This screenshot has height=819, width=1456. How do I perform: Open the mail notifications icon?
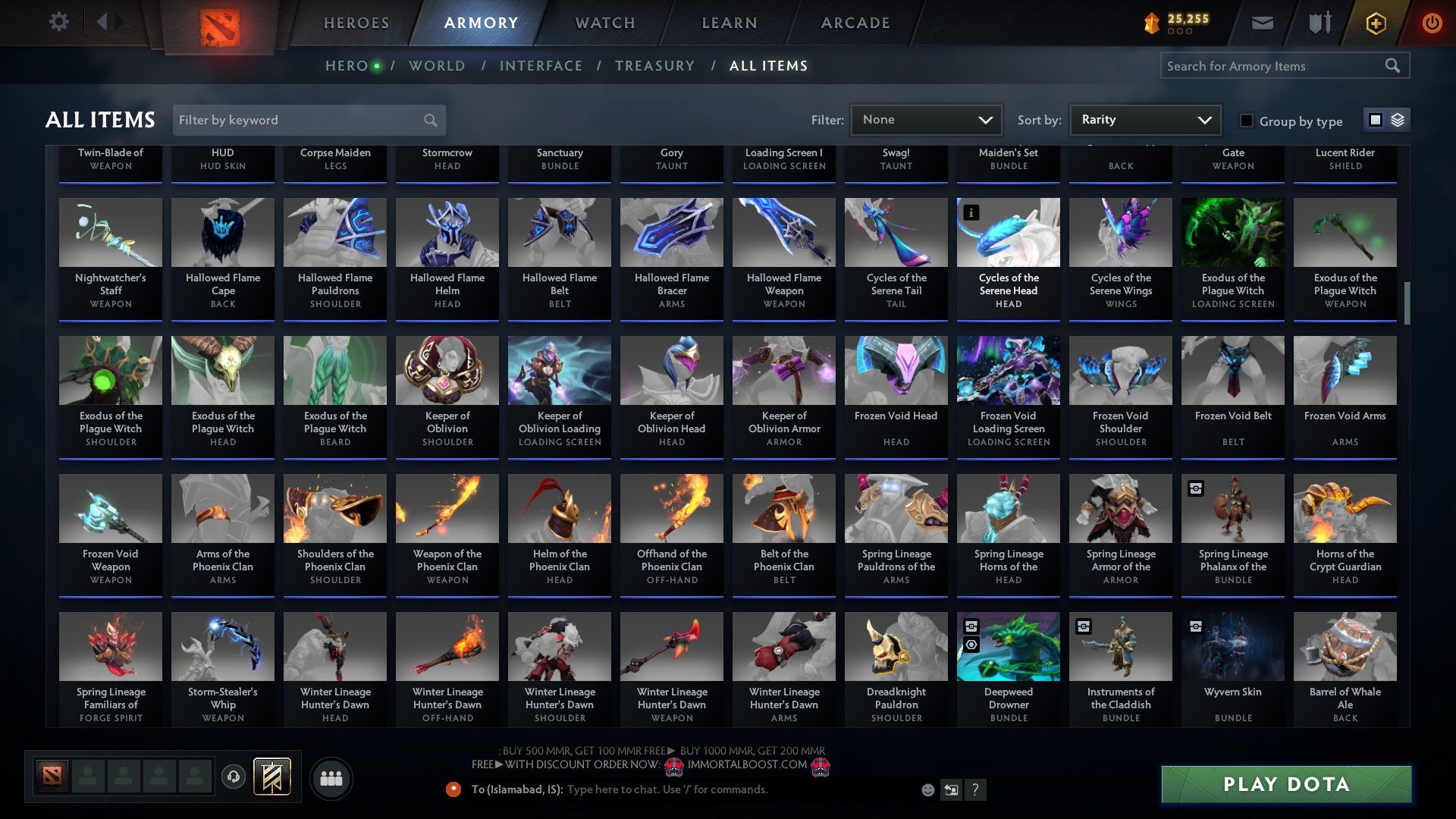click(x=1262, y=23)
